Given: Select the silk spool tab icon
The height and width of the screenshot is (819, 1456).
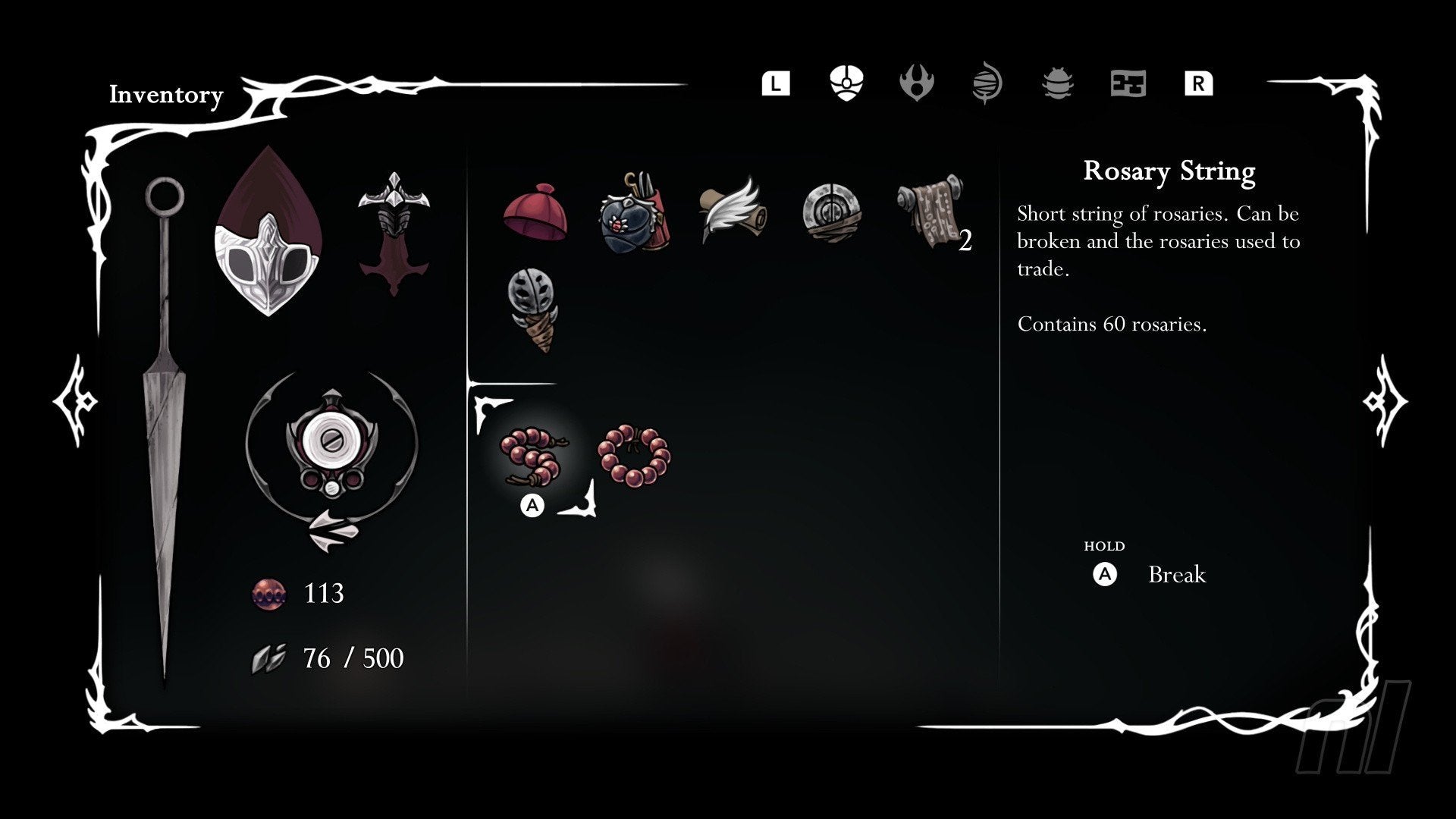Looking at the screenshot, I should coord(986,84).
